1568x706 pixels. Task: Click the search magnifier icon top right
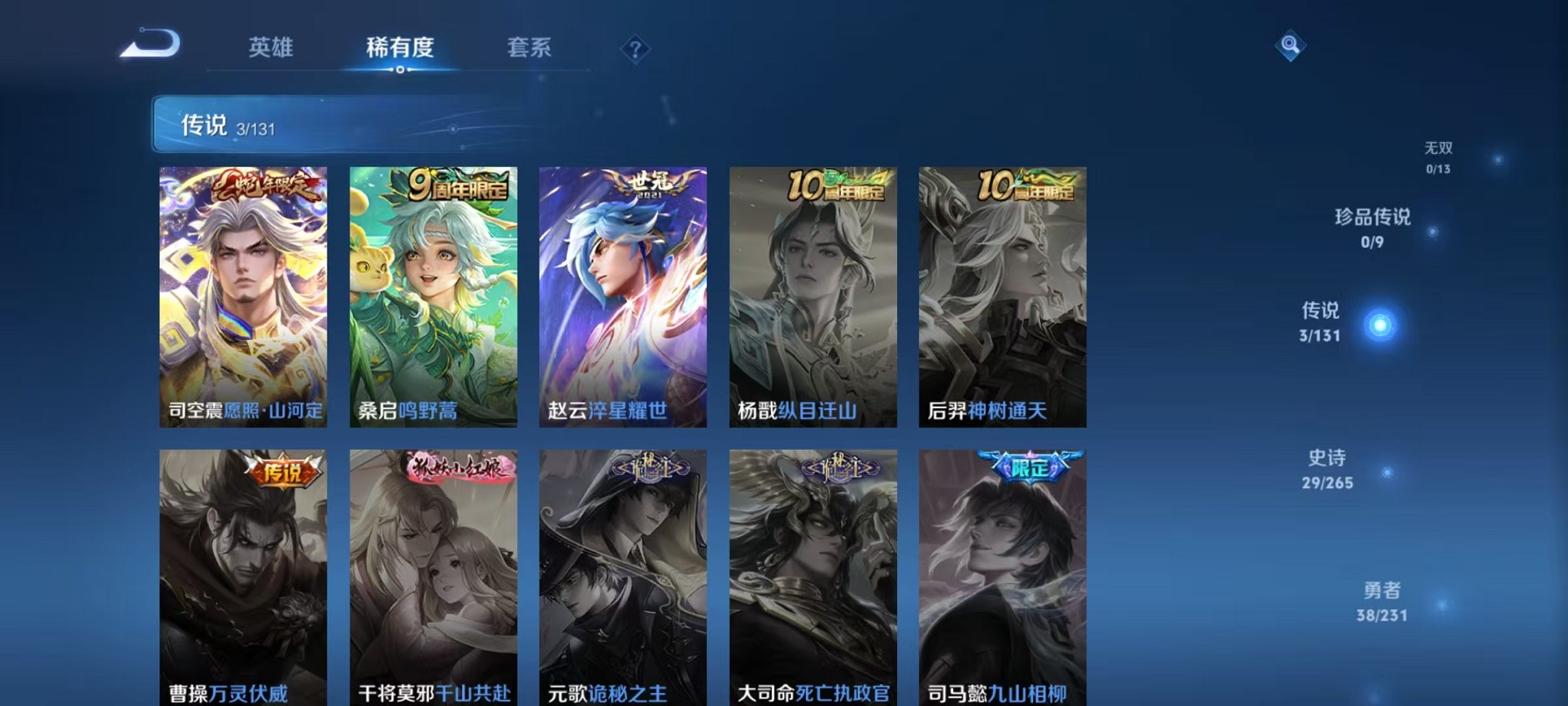coord(1289,45)
